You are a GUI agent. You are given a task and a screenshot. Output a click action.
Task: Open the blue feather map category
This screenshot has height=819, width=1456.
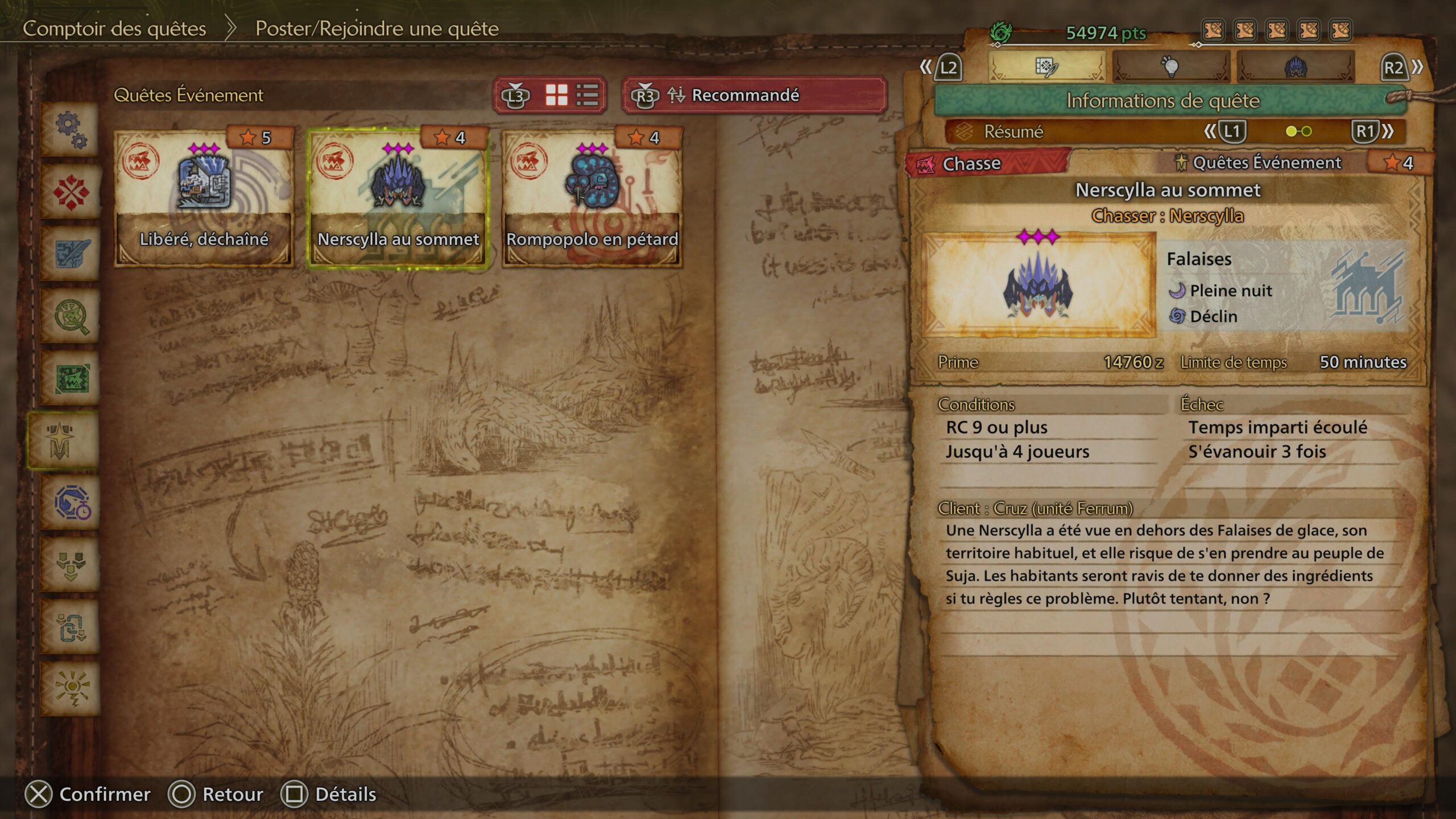[71, 254]
